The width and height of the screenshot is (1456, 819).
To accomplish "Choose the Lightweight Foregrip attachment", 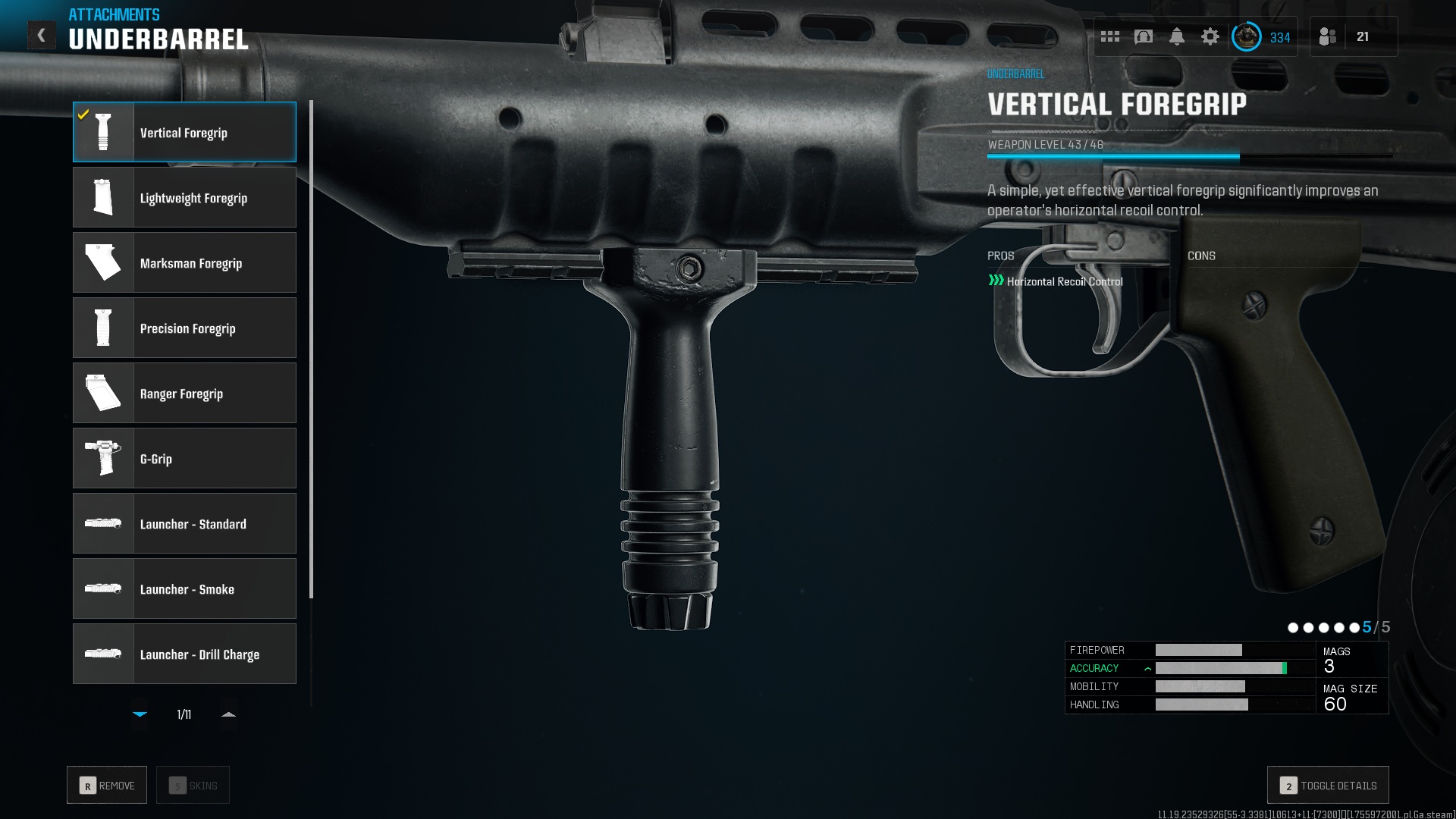I will click(x=184, y=197).
